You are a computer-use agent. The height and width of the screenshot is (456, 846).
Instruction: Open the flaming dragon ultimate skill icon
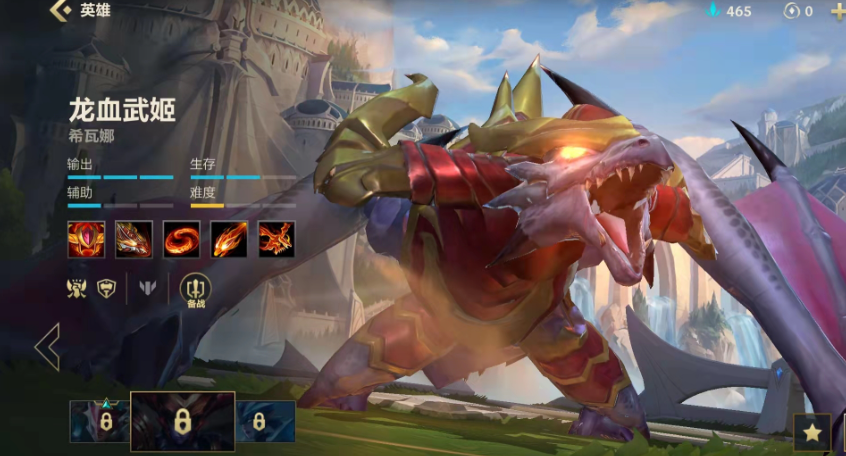pyautogui.click(x=277, y=239)
